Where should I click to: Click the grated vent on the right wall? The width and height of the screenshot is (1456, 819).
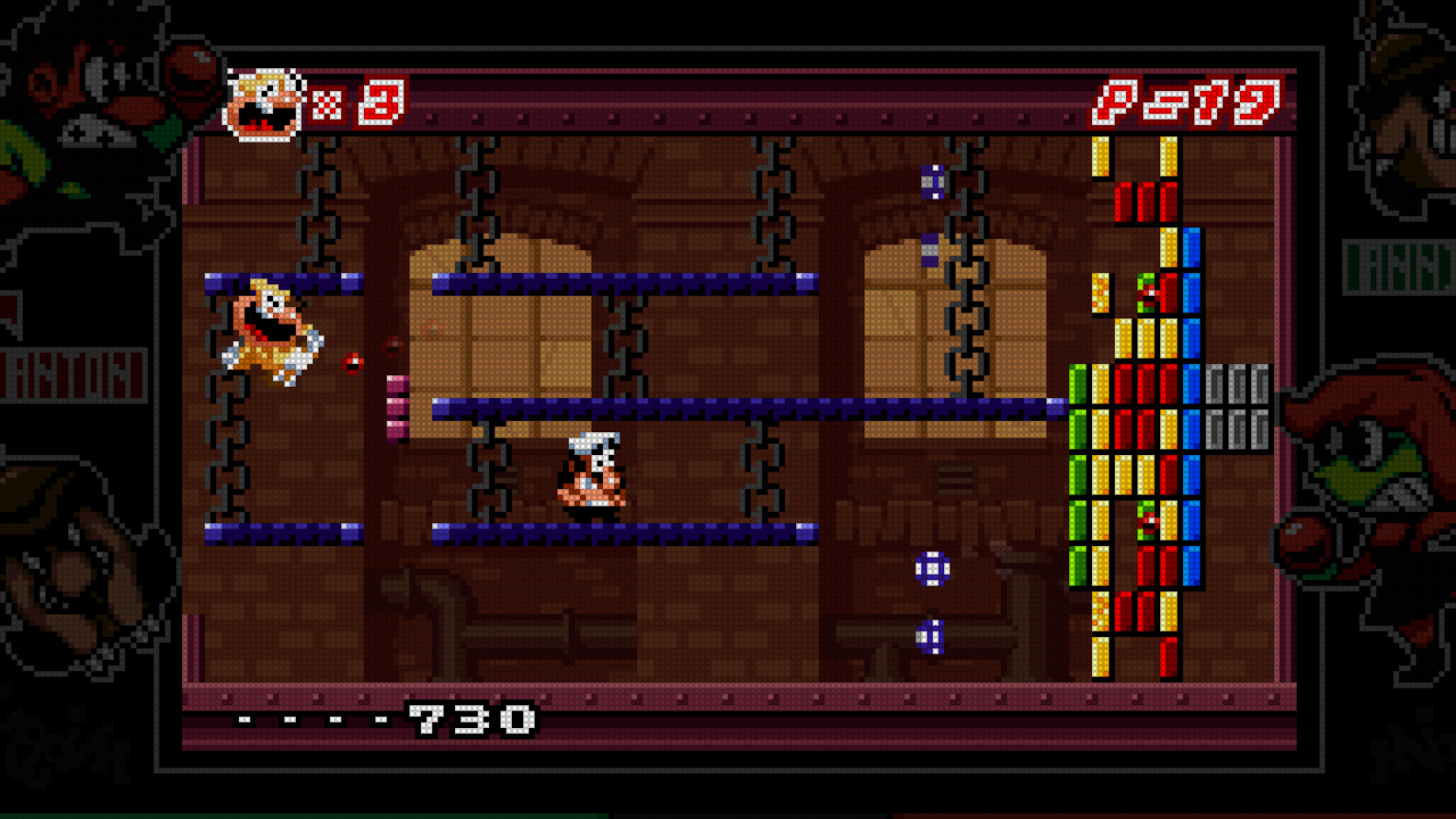pos(954,478)
